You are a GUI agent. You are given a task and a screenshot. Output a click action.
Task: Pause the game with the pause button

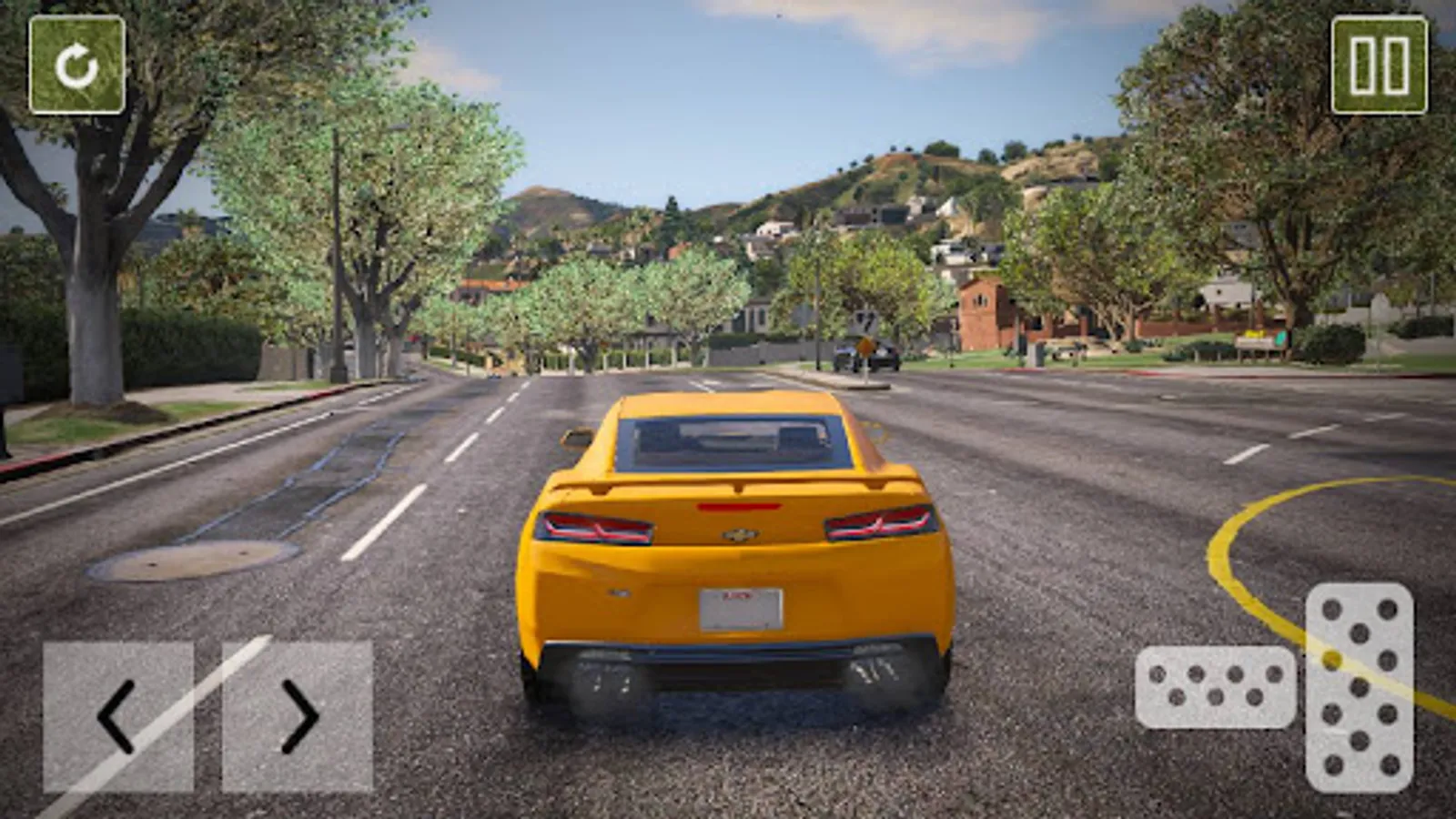tap(1380, 66)
